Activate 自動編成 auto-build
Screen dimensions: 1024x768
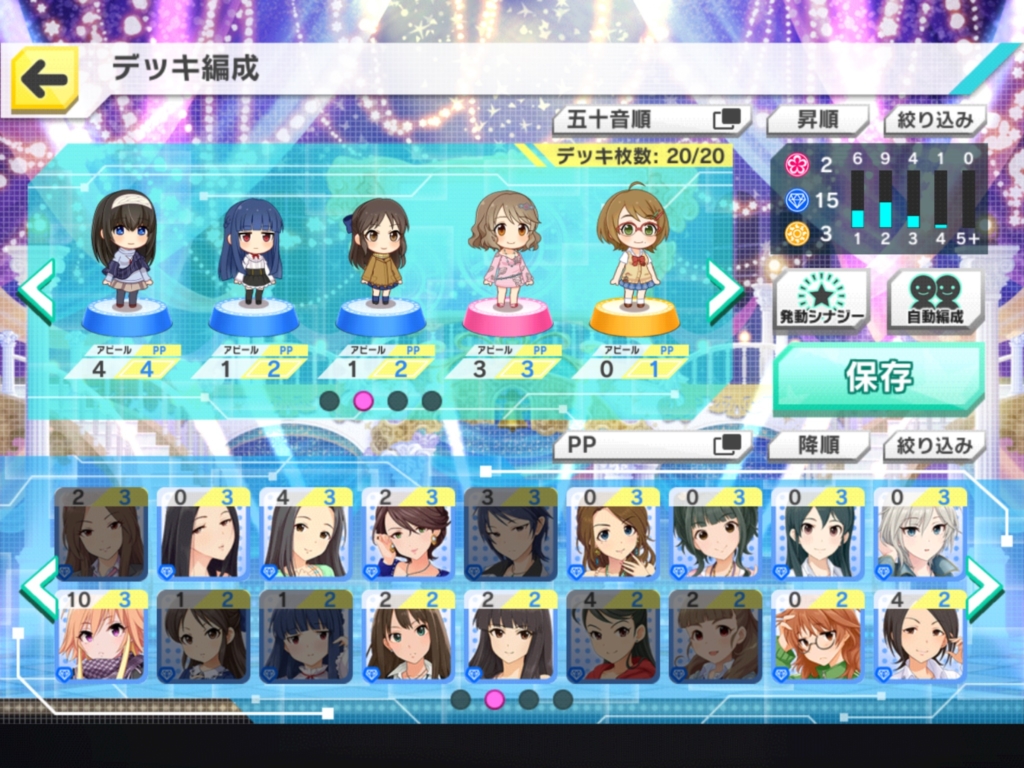(x=935, y=300)
